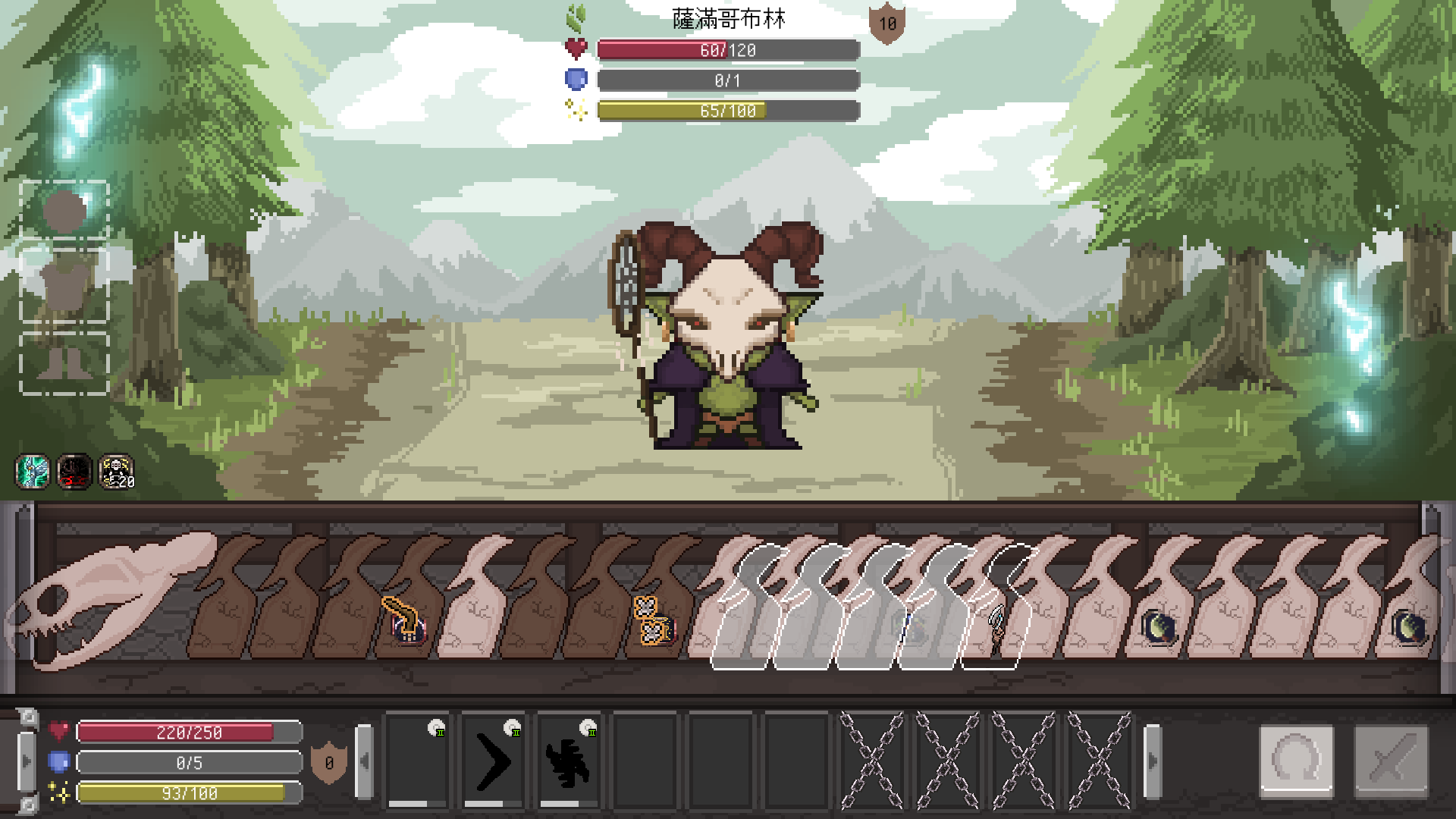Inspect the dark red status effect icon
Screen dimensions: 1456x819
74,472
